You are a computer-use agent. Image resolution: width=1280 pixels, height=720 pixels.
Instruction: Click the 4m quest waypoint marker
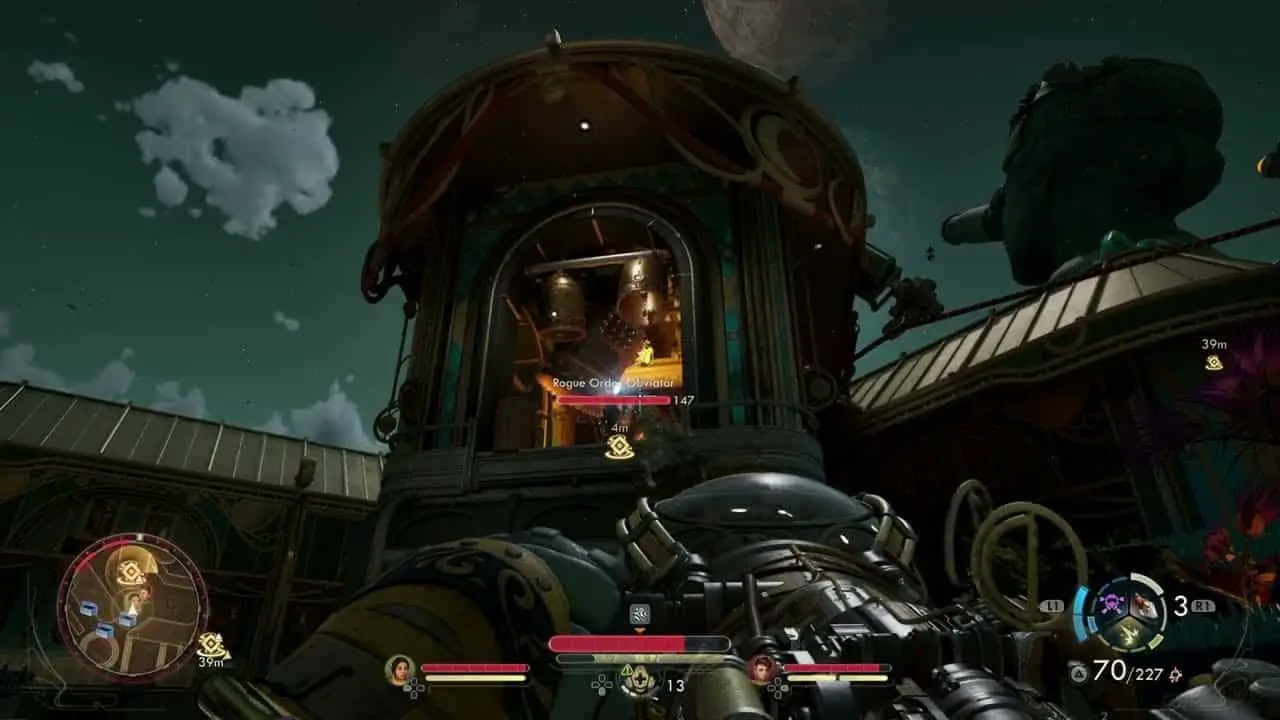(x=619, y=447)
